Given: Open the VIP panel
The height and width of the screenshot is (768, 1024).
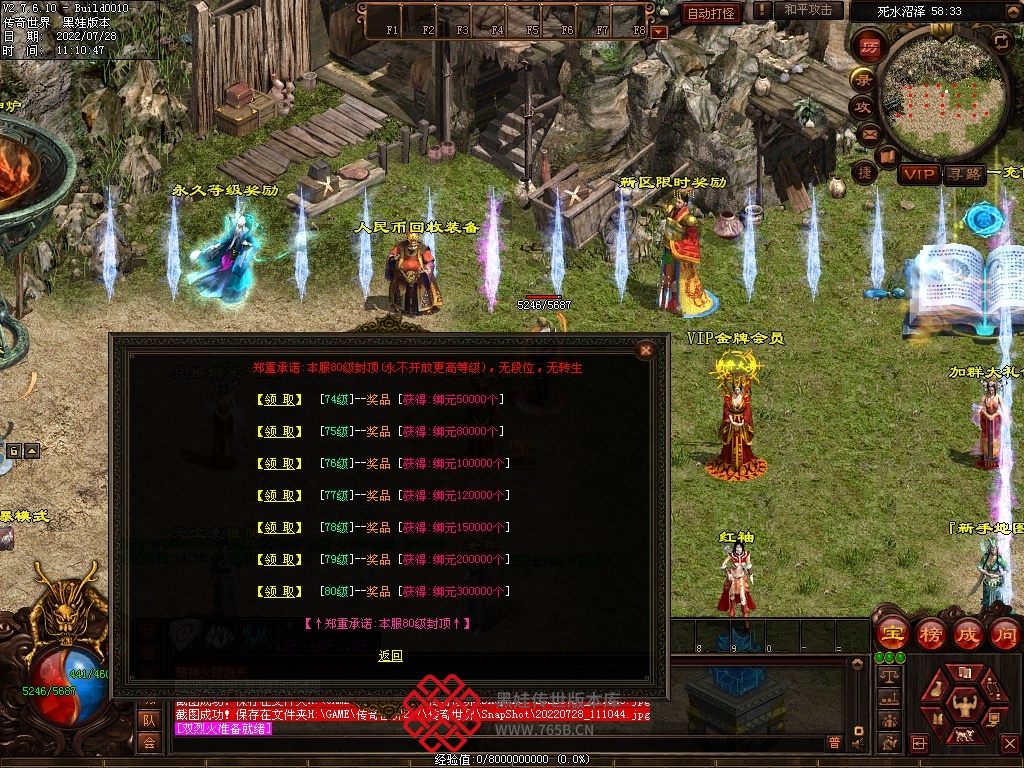Looking at the screenshot, I should coord(919,174).
